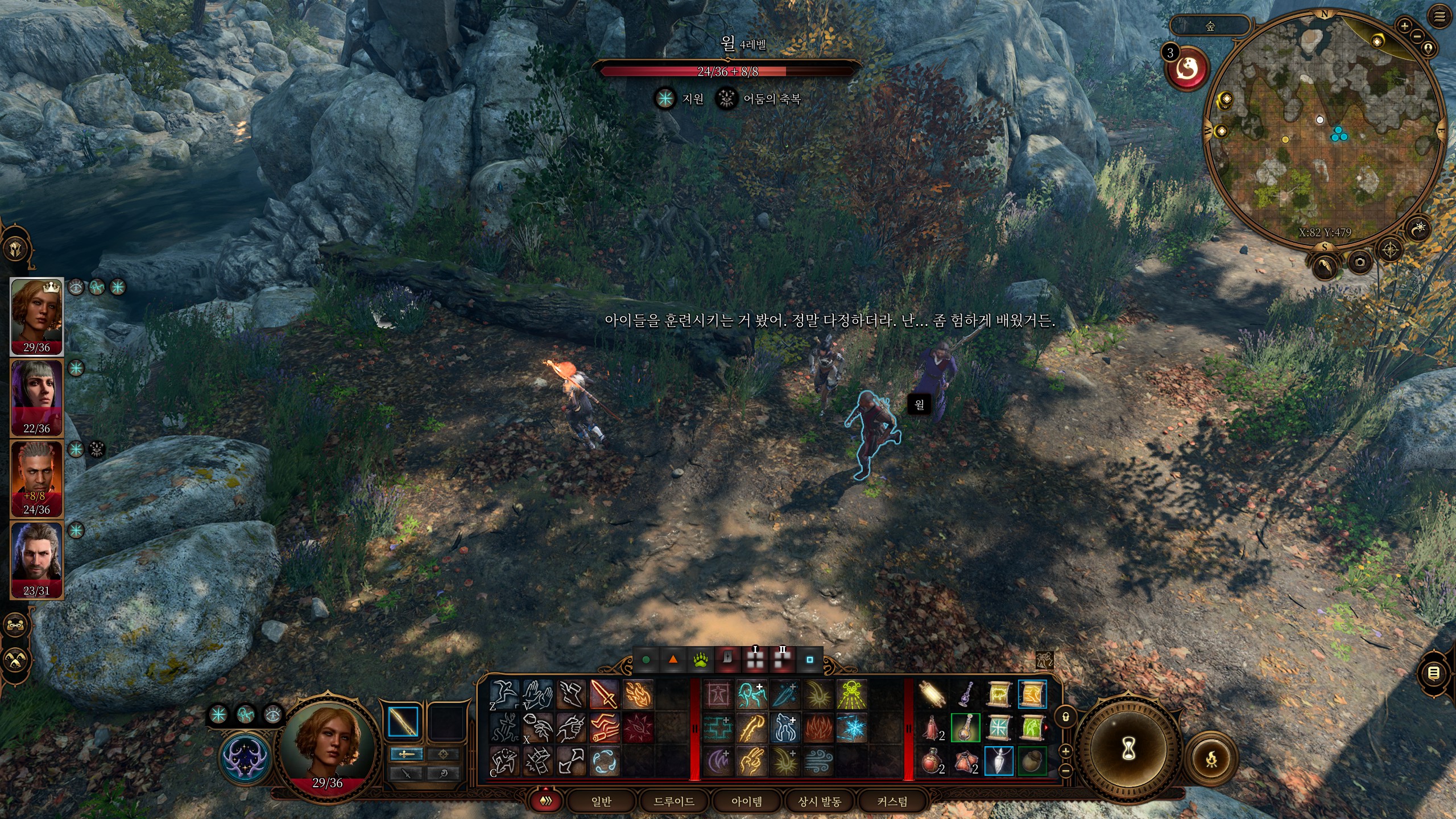This screenshot has width=1456, height=819.
Task: Switch to the 커스텀 hotbar tab
Action: tap(892, 801)
